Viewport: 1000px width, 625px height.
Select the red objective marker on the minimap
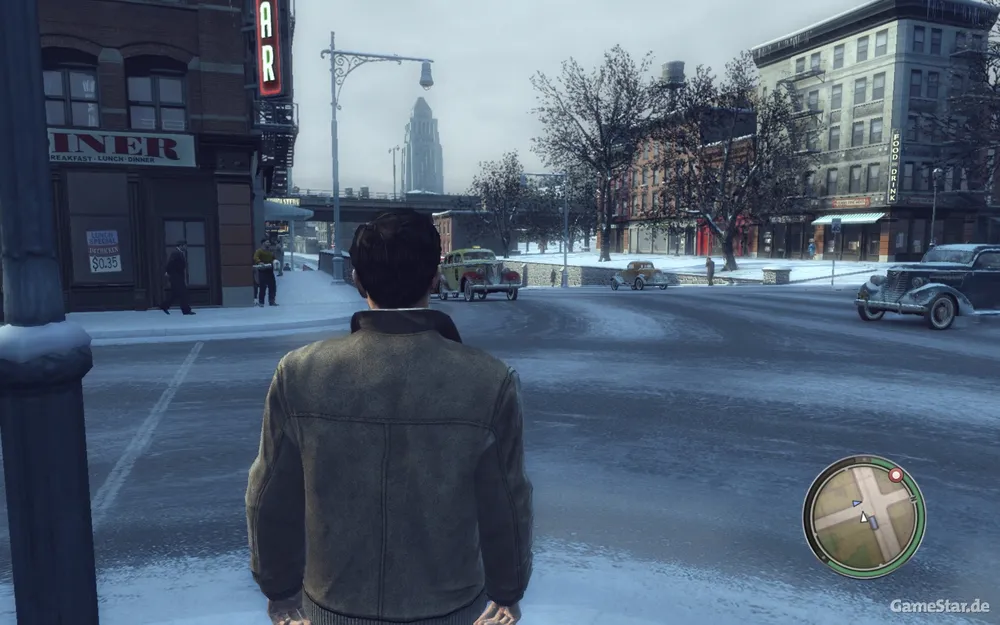click(896, 474)
